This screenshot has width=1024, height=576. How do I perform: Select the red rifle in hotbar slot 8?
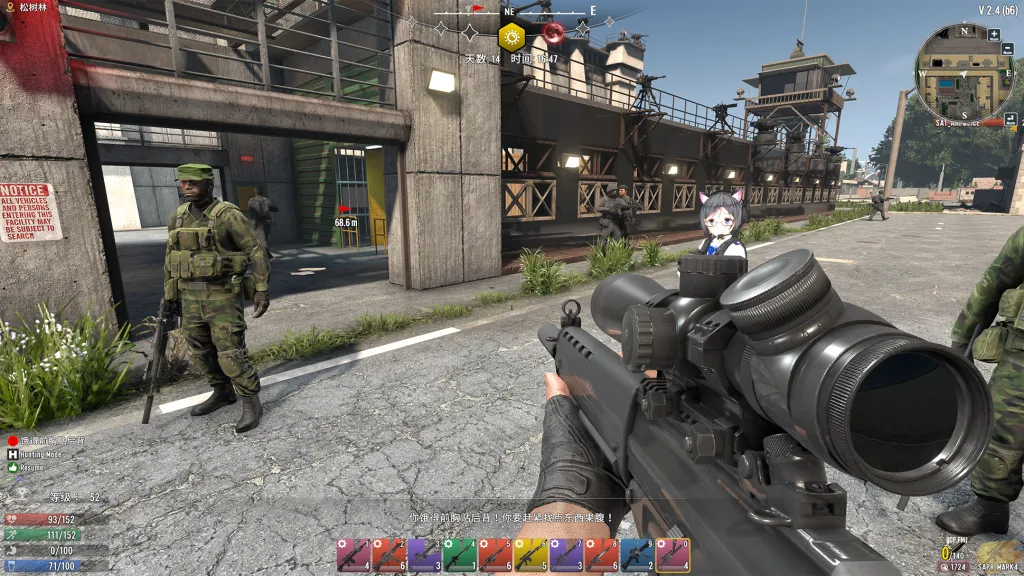[x=602, y=555]
